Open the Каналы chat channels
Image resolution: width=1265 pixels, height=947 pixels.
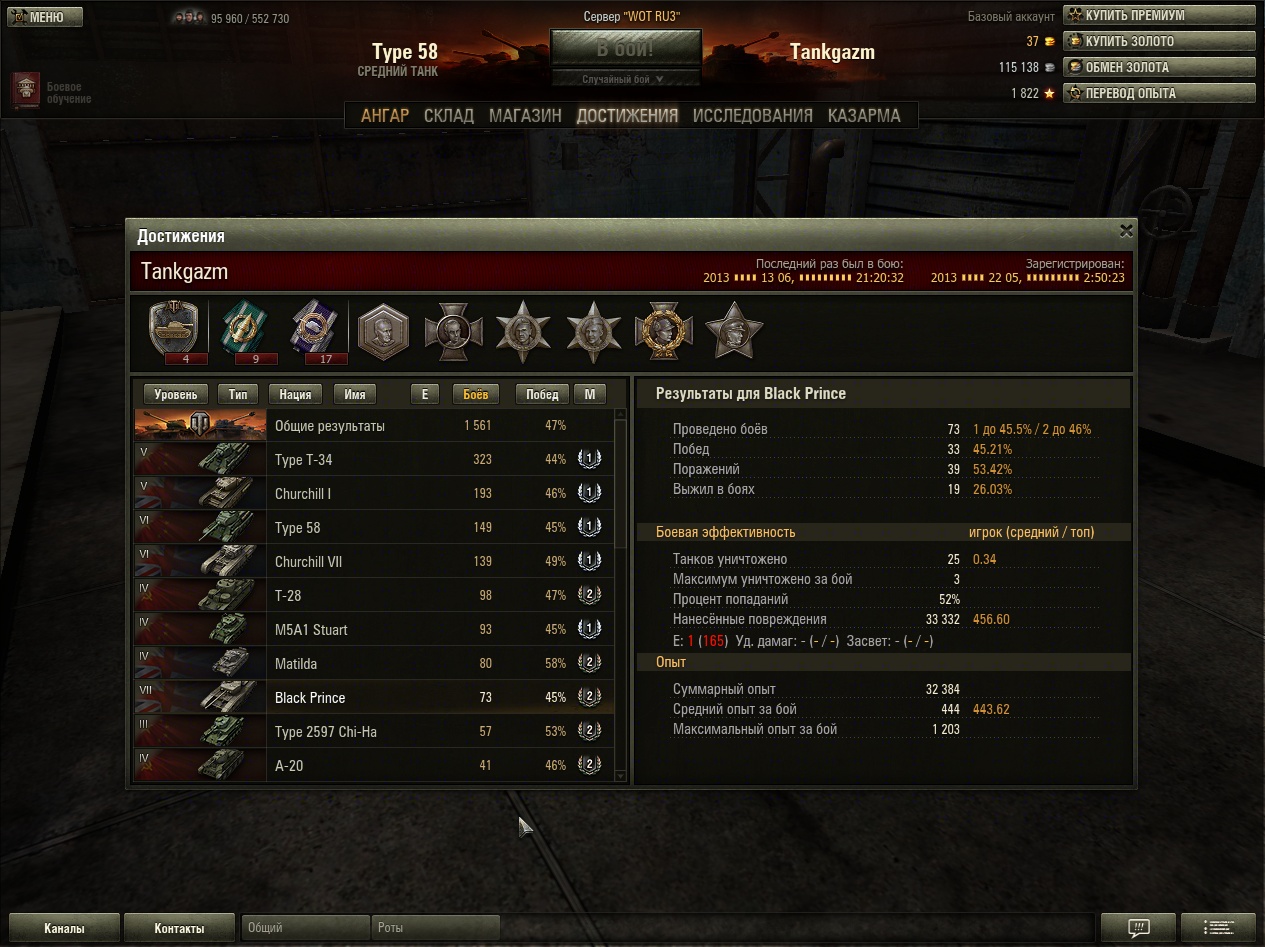[x=64, y=928]
